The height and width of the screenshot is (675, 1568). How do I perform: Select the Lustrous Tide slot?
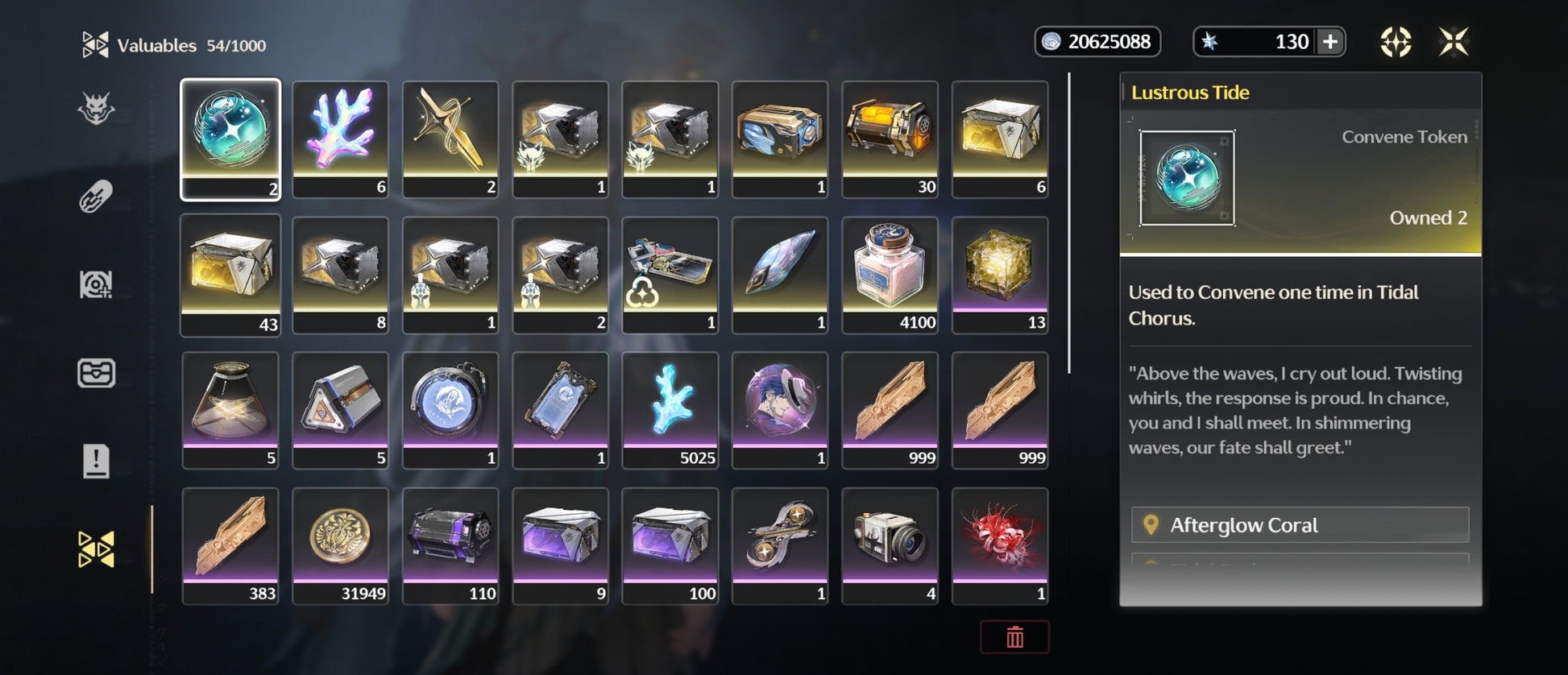(230, 139)
